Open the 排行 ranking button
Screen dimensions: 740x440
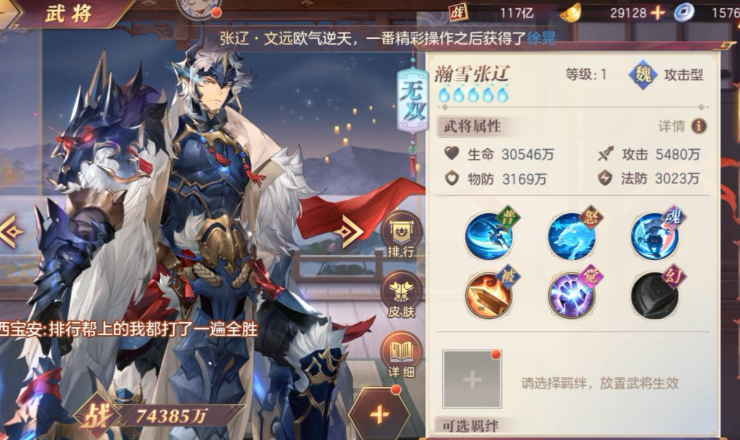(401, 235)
